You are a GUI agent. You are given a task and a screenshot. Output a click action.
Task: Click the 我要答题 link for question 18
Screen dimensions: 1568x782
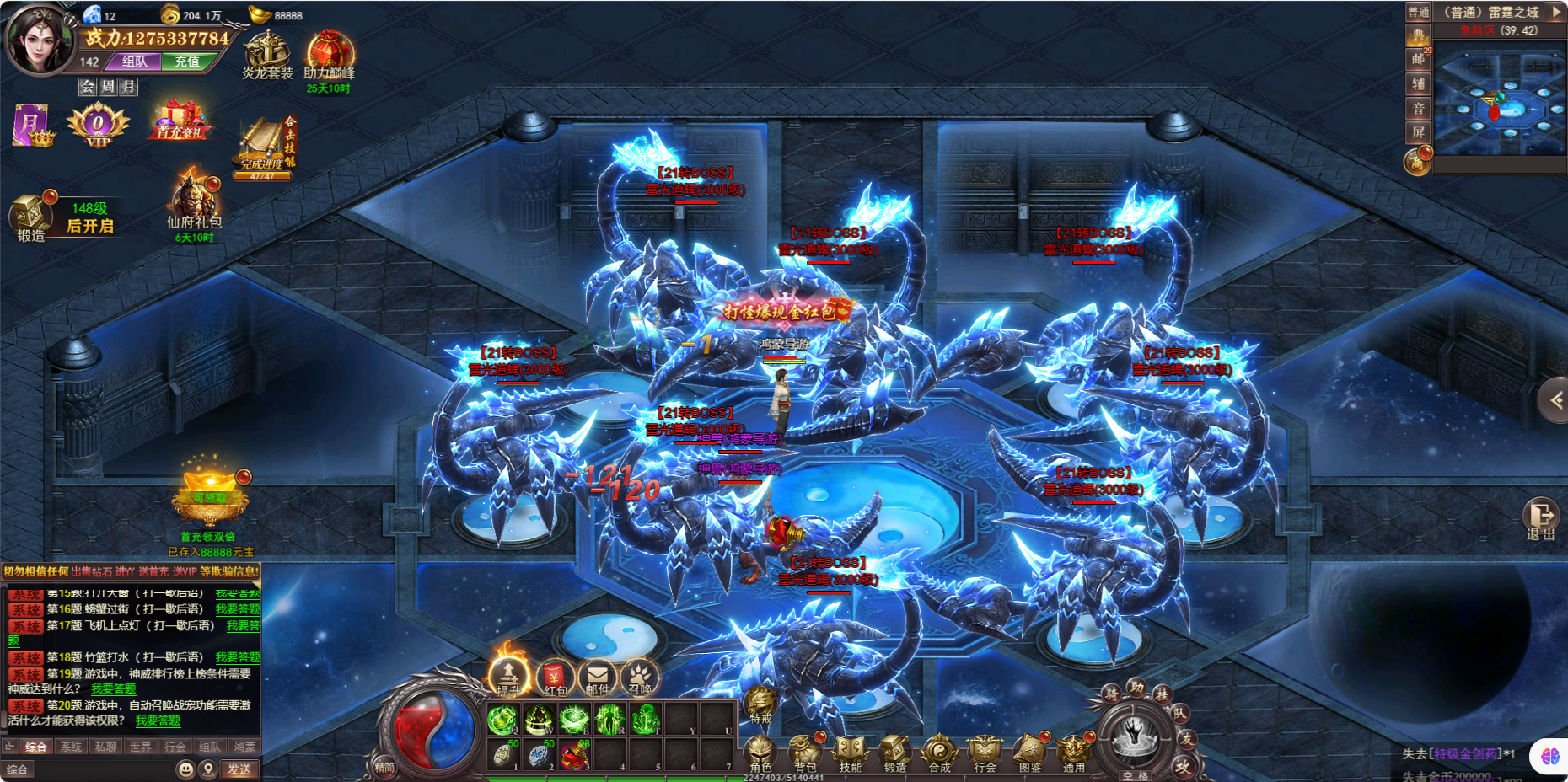pos(238,657)
